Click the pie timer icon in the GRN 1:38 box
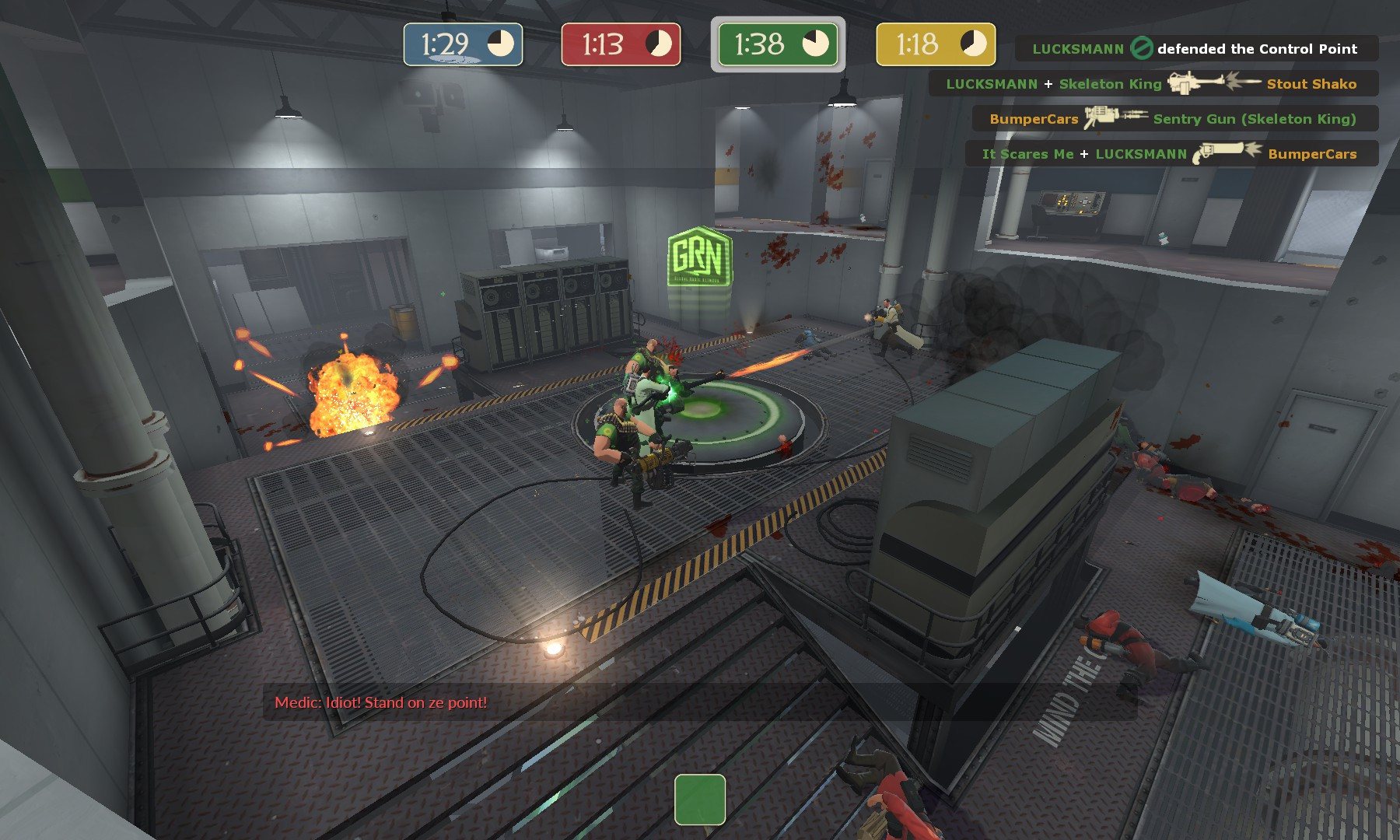 coord(817,44)
